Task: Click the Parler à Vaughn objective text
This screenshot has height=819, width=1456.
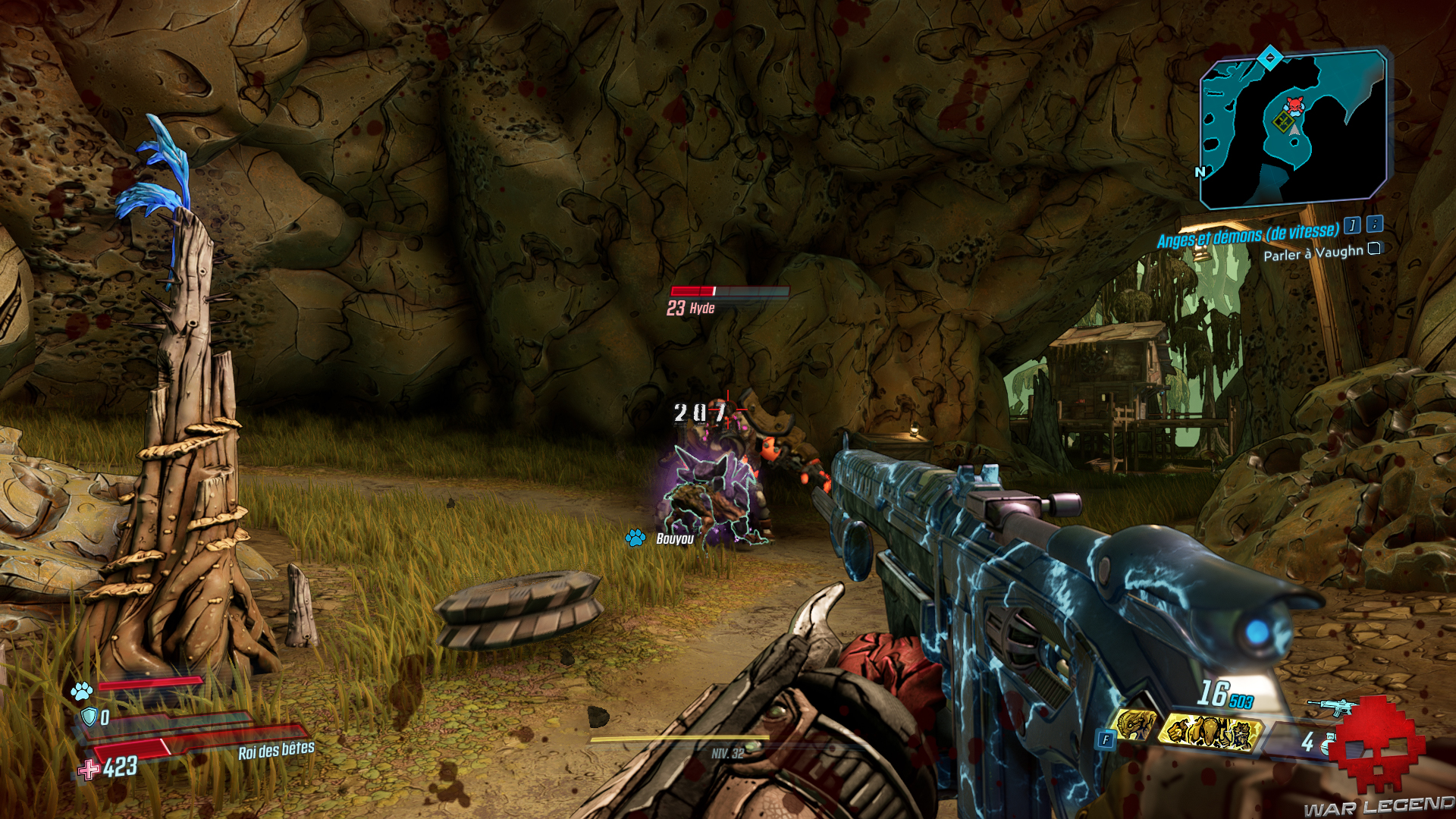Action: click(x=1314, y=254)
